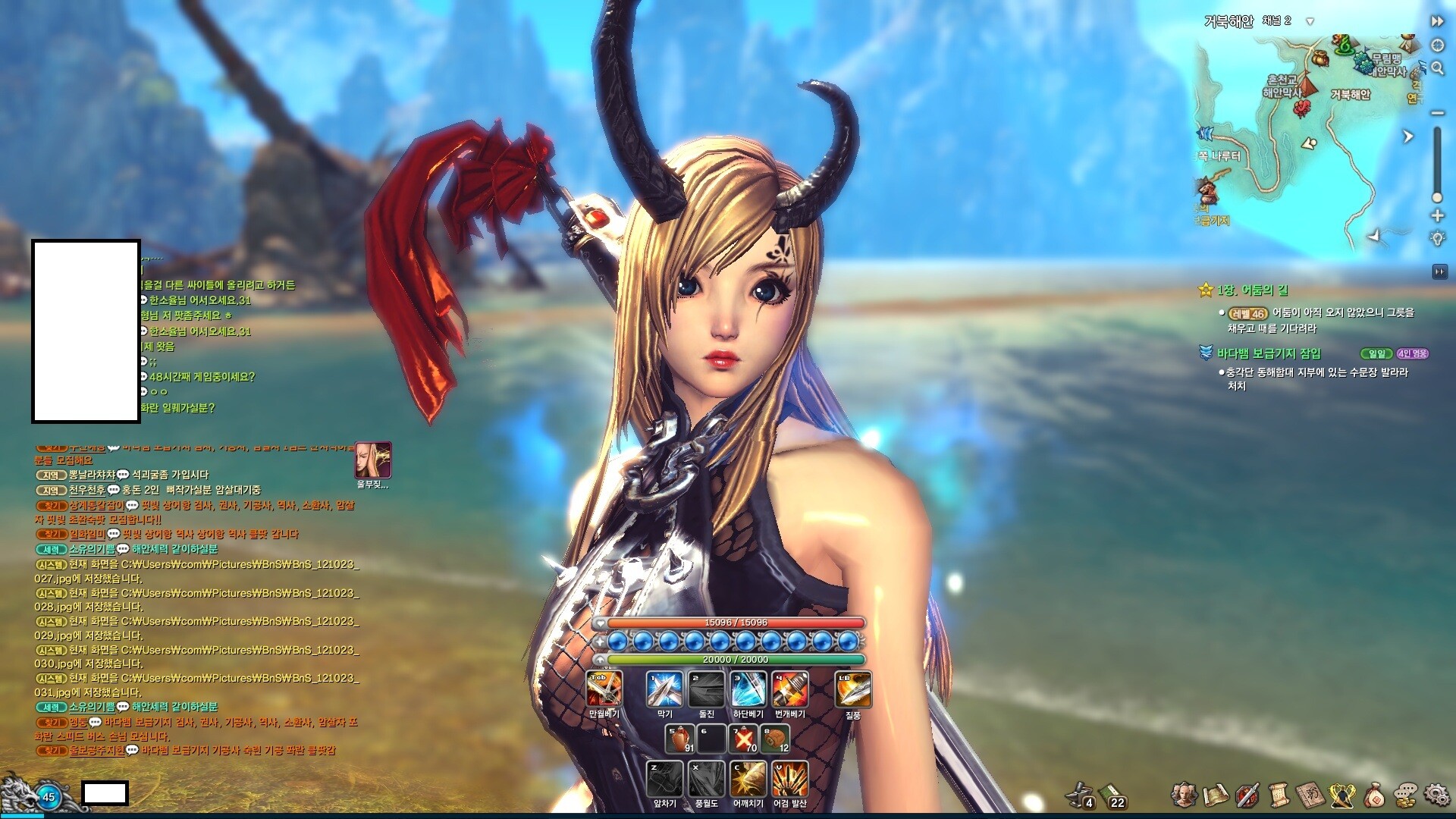Use the 어검 발산 sword burst skill
The height and width of the screenshot is (819, 1456).
(x=789, y=780)
